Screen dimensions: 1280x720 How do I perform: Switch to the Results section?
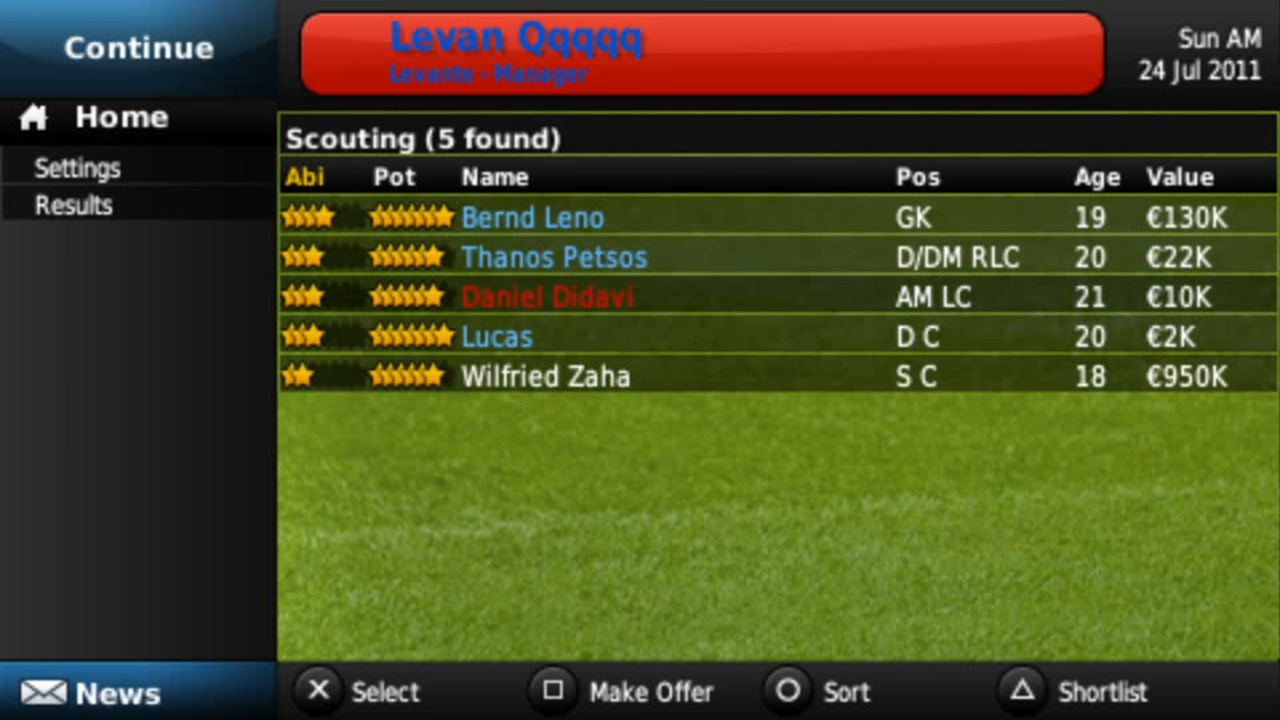coord(73,205)
